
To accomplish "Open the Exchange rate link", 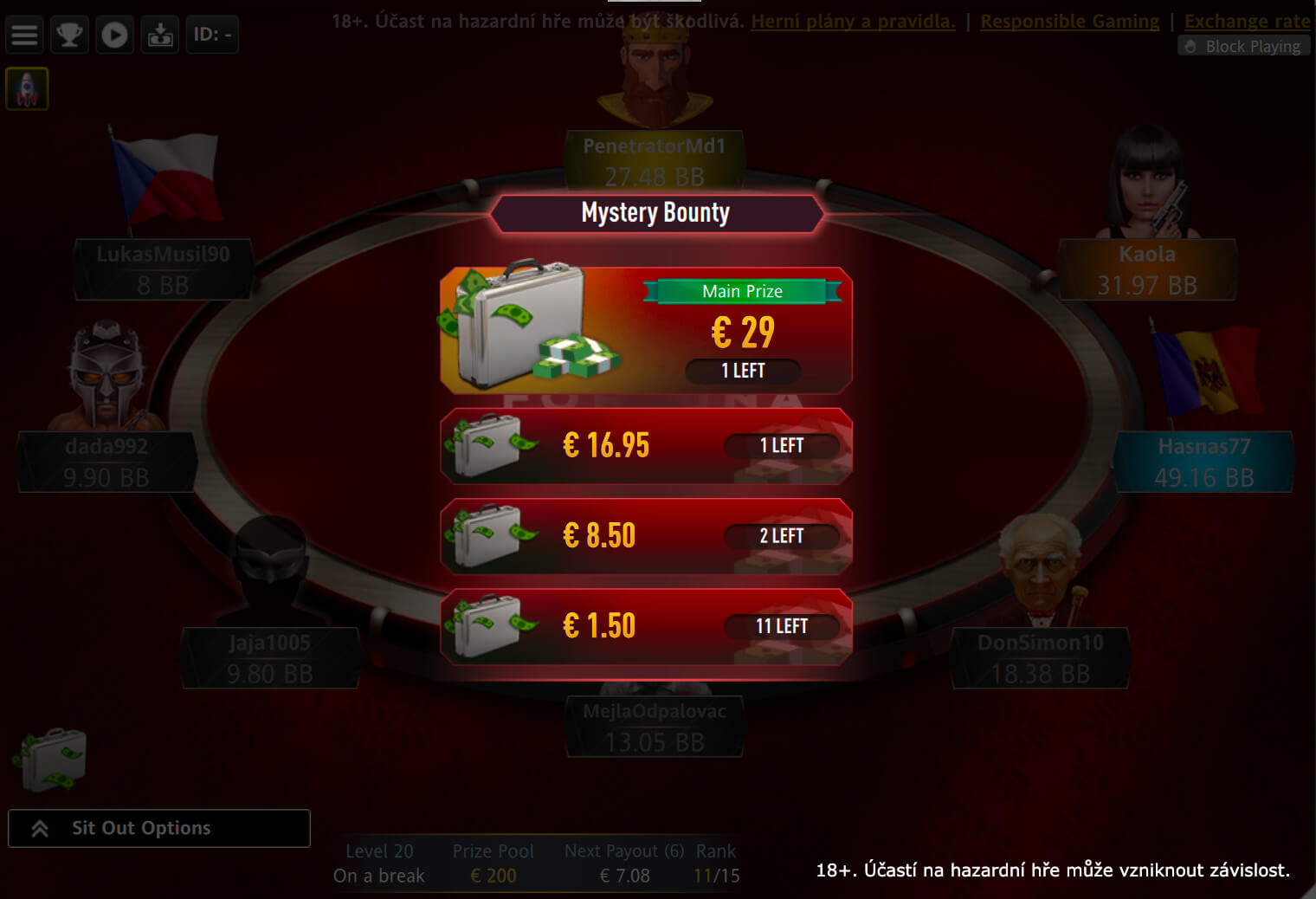I will (x=1247, y=21).
